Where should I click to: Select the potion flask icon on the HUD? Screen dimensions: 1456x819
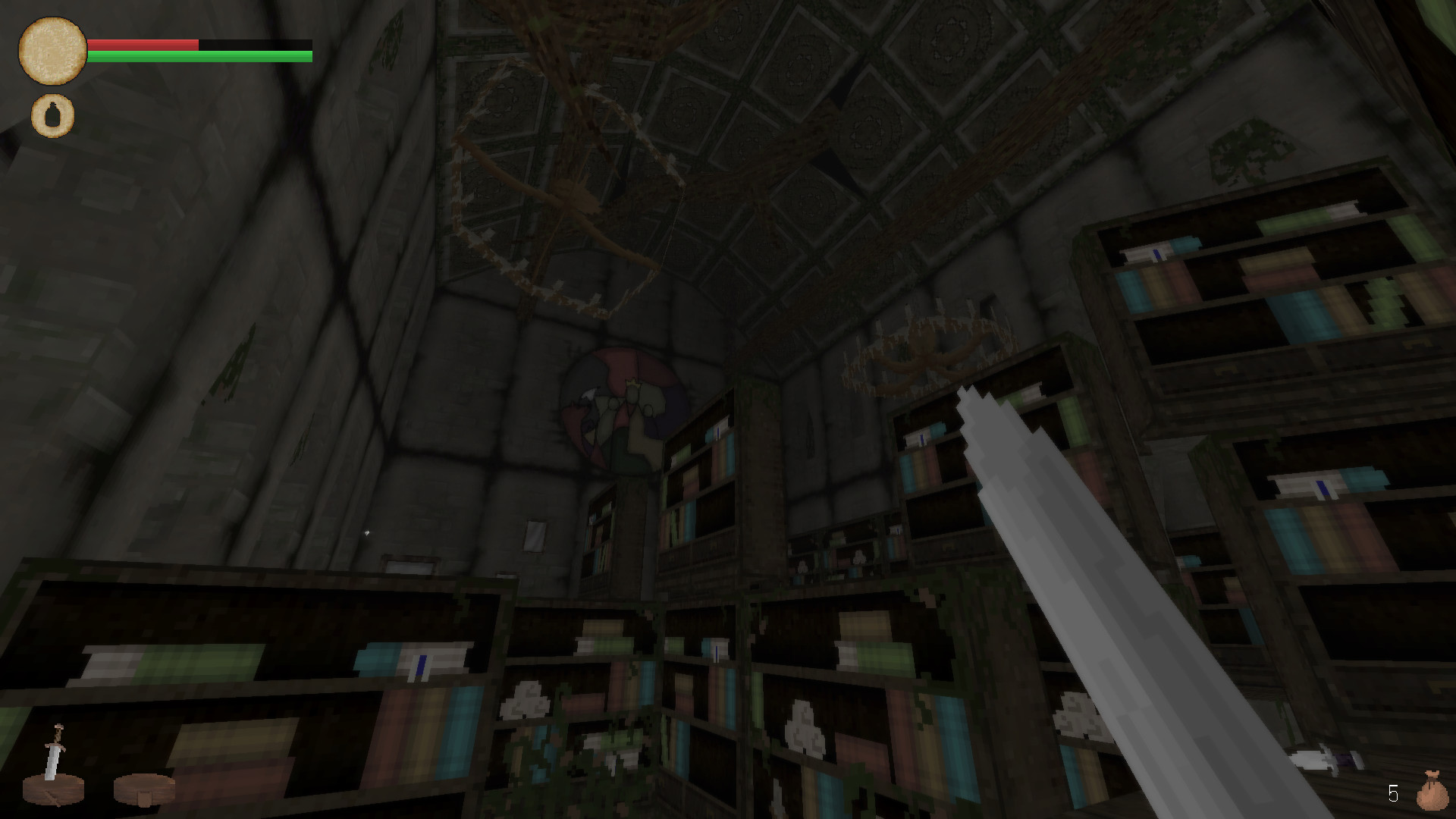[52, 115]
